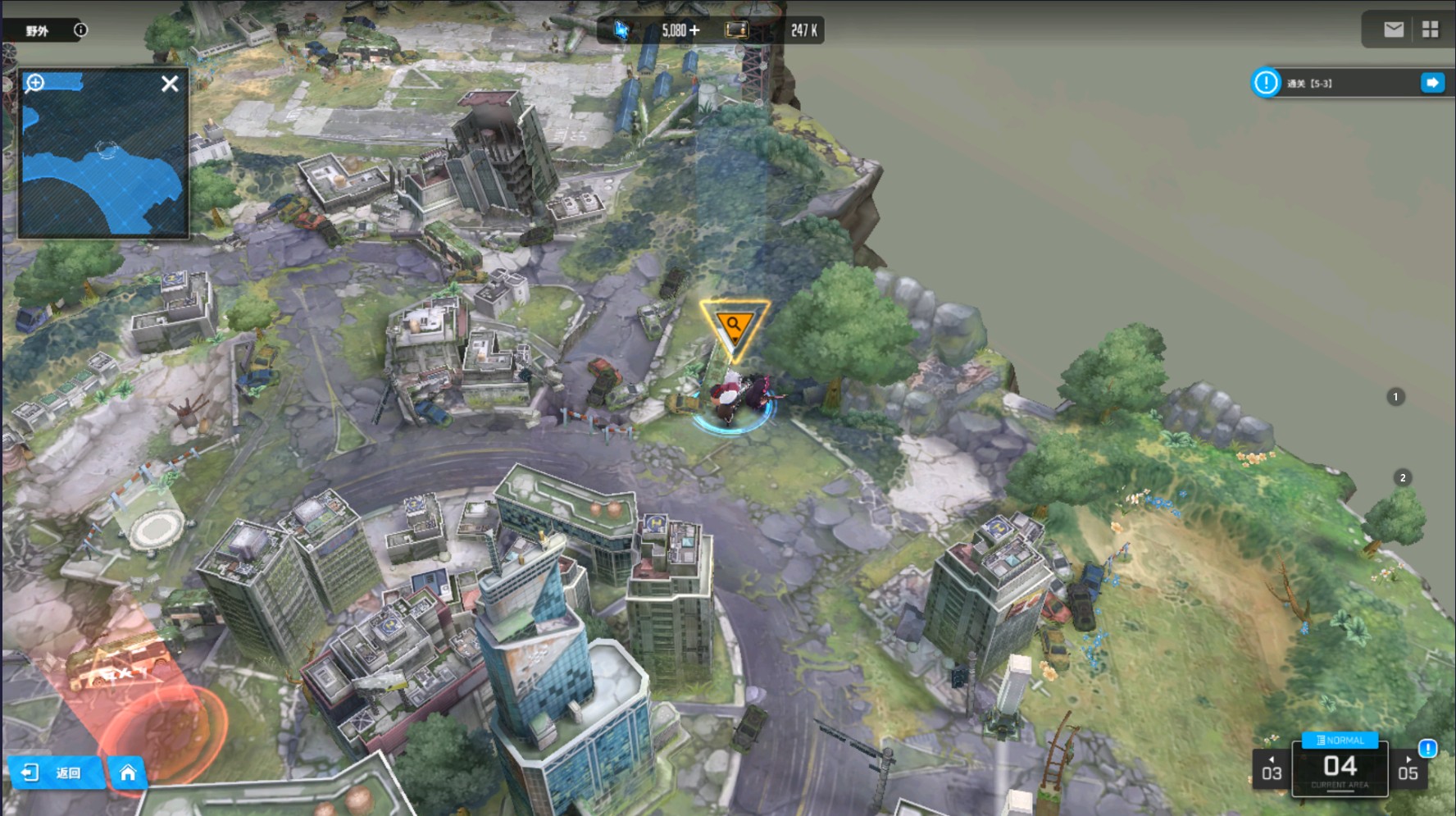Go to home with the house icon
Viewport: 1456px width, 816px height.
click(x=128, y=773)
